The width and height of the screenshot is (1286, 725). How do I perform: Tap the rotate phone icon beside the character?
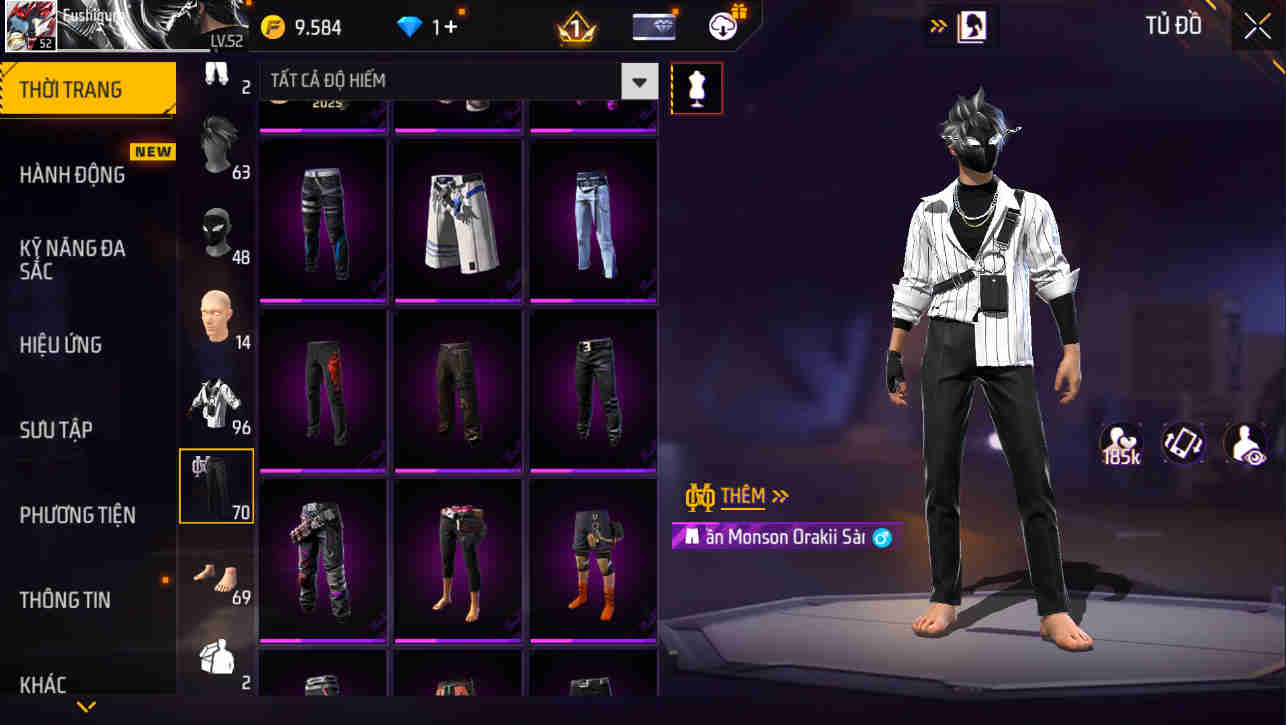tap(1184, 443)
